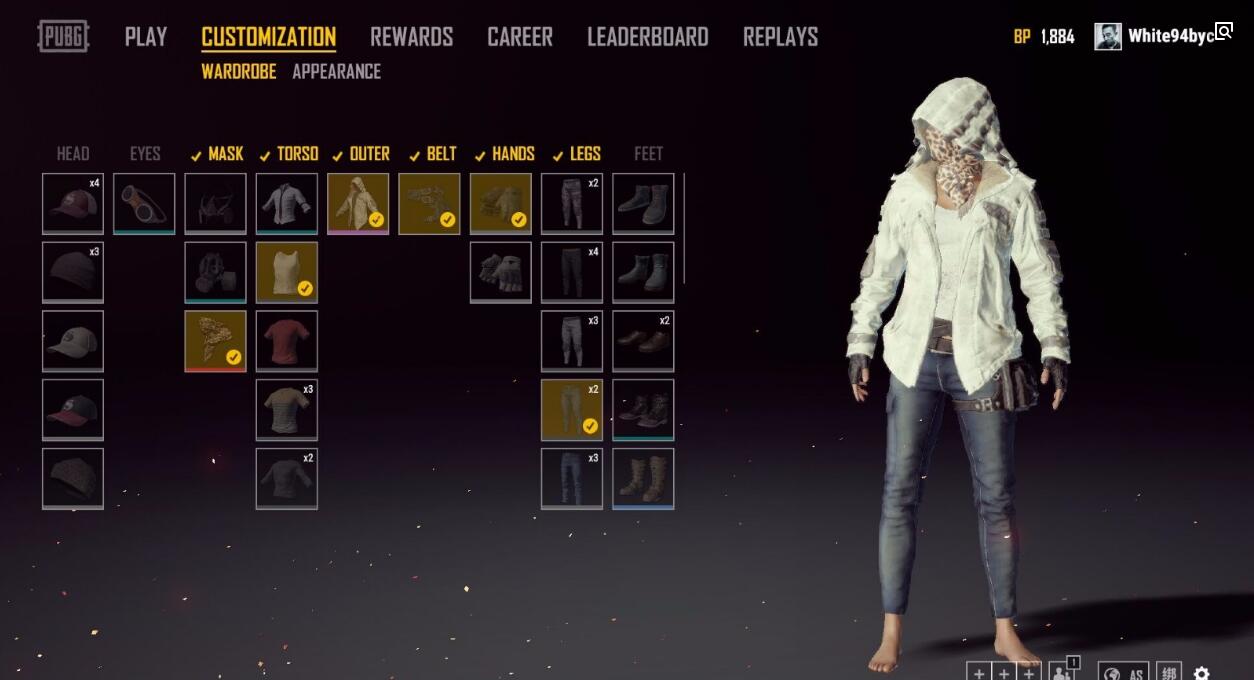Open the REPLAYS menu
1254x680 pixels.
pos(780,37)
